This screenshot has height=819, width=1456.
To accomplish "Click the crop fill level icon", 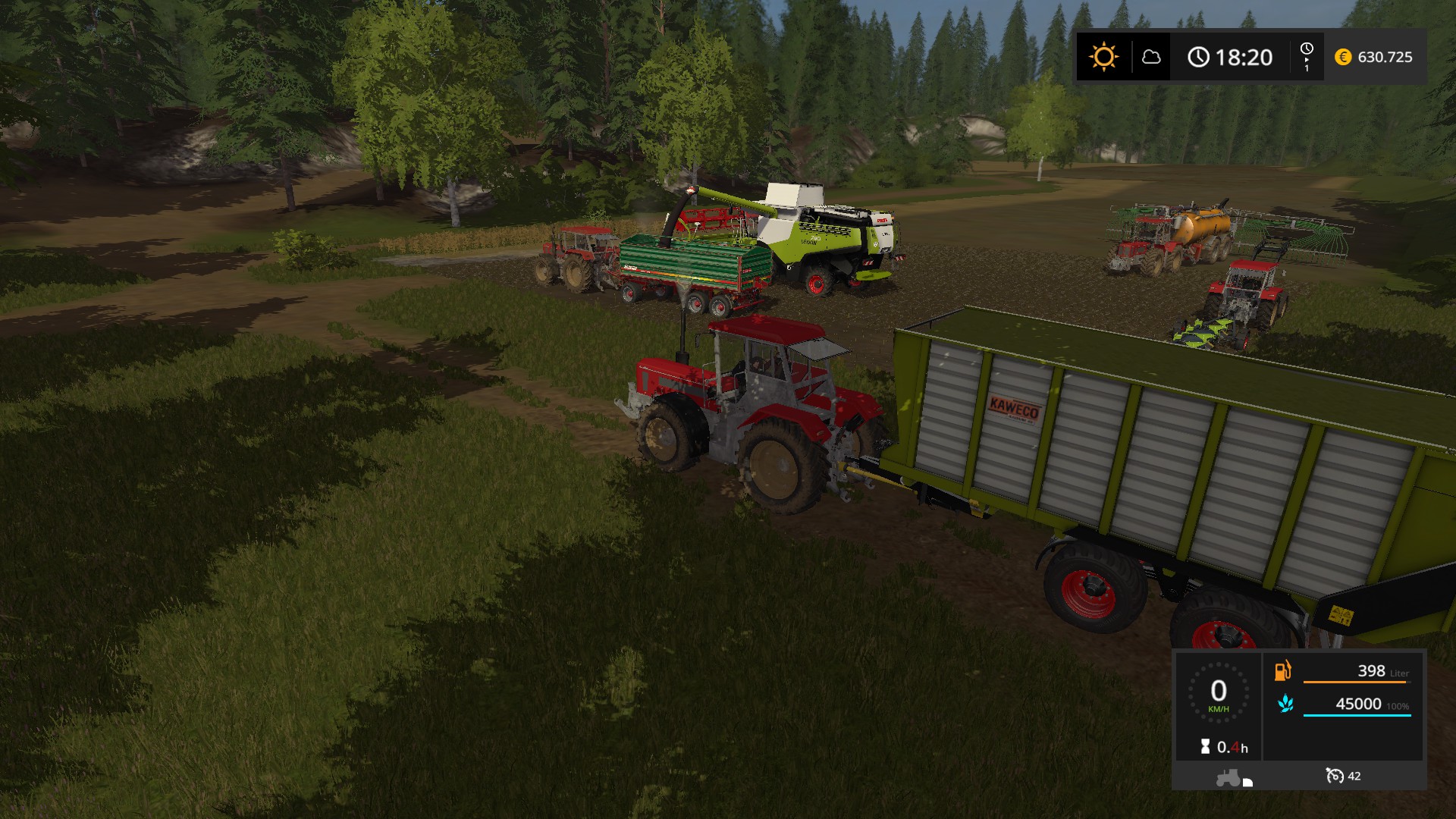I will pyautogui.click(x=1285, y=704).
